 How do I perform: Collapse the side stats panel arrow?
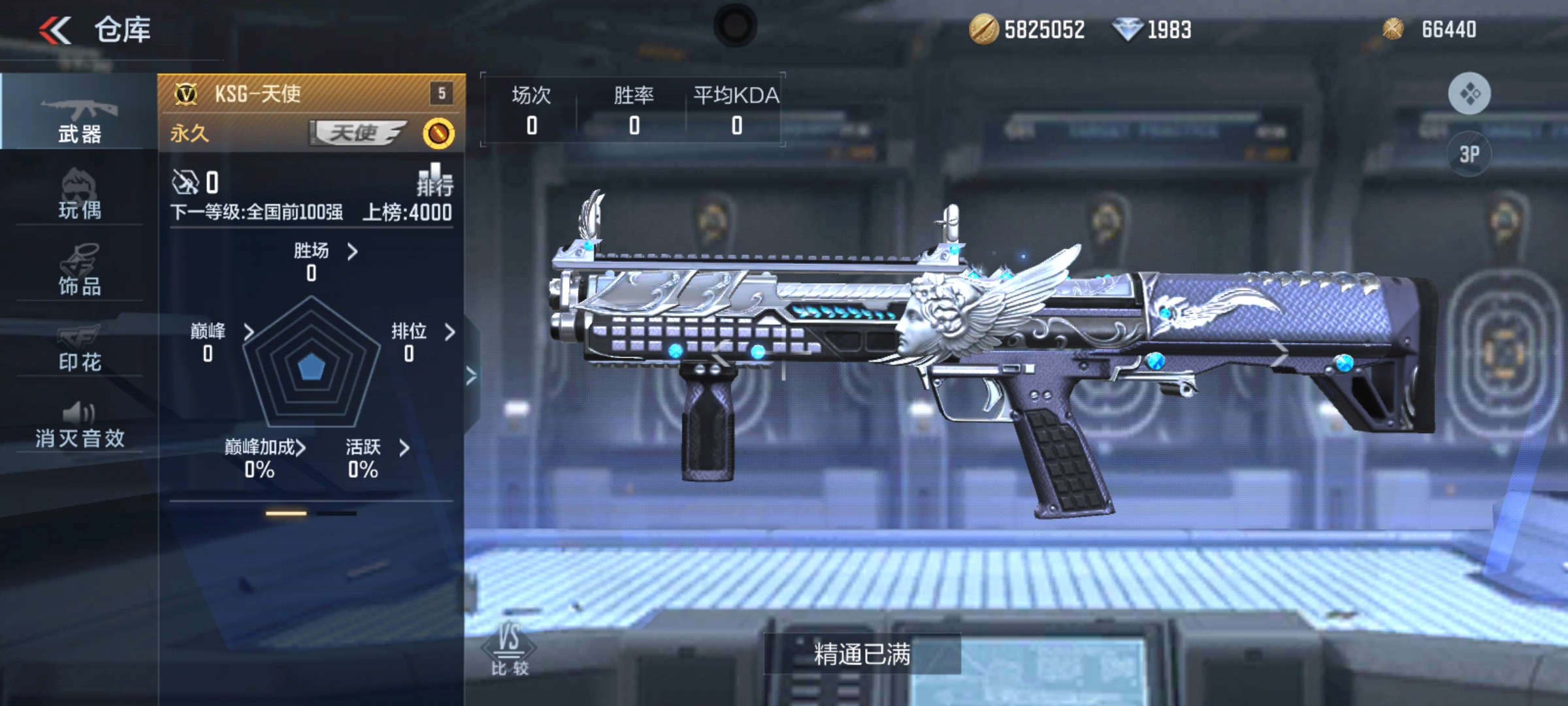pyautogui.click(x=471, y=376)
